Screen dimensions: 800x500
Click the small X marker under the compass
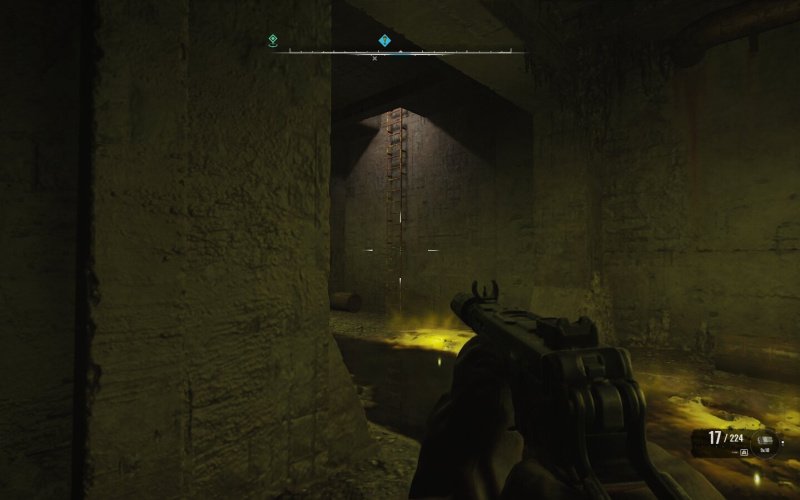click(375, 58)
